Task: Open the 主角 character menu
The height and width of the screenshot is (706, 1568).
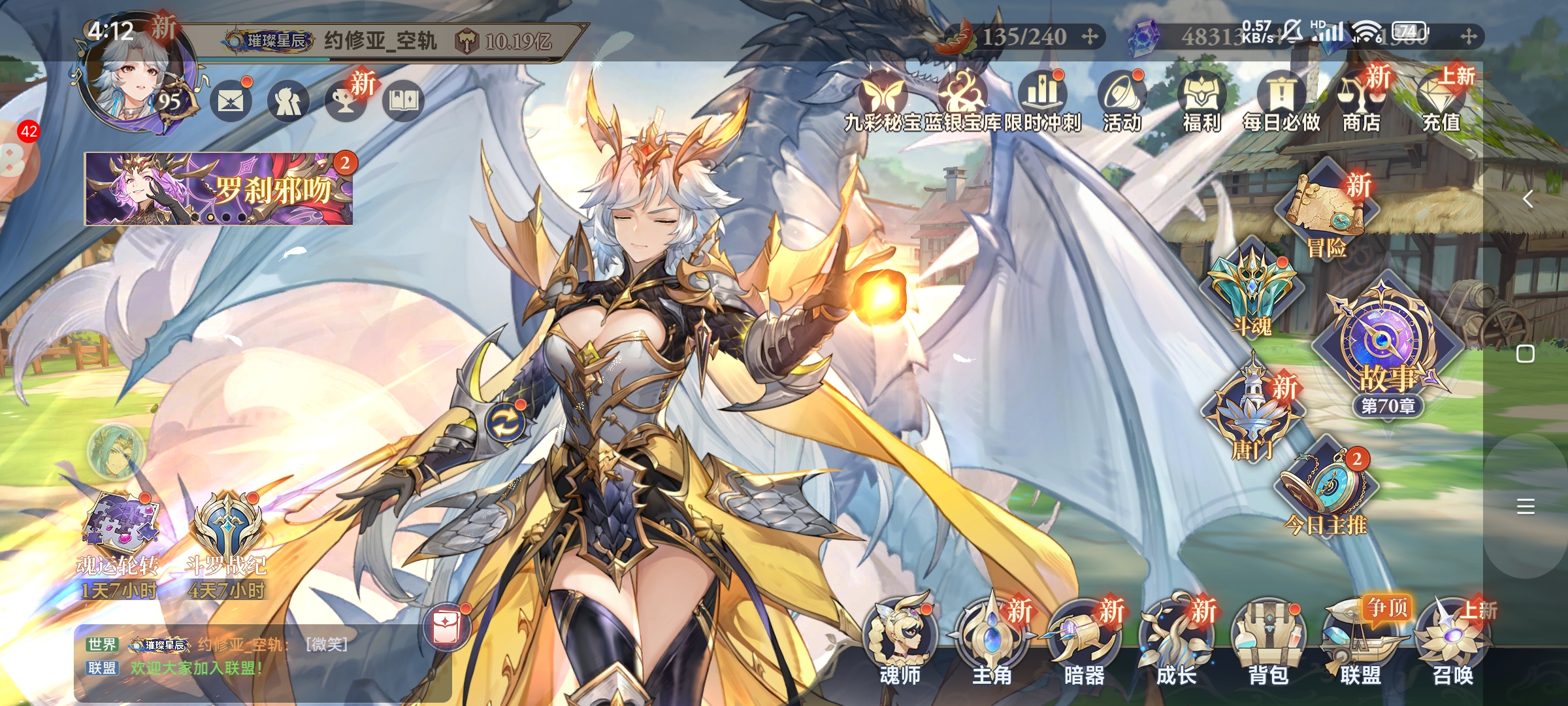Action: pos(992,639)
